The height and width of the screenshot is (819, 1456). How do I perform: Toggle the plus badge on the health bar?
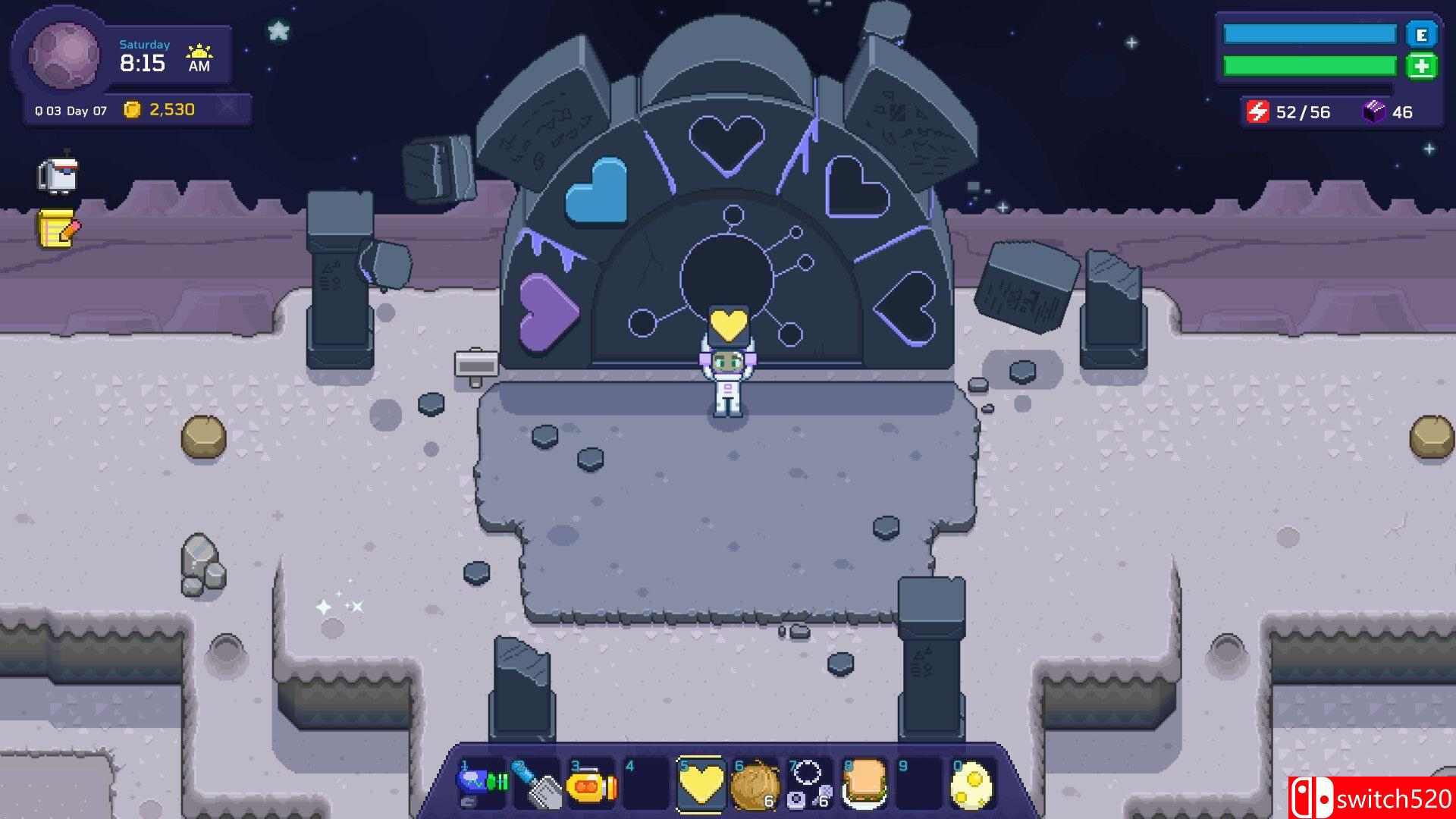tap(1424, 67)
